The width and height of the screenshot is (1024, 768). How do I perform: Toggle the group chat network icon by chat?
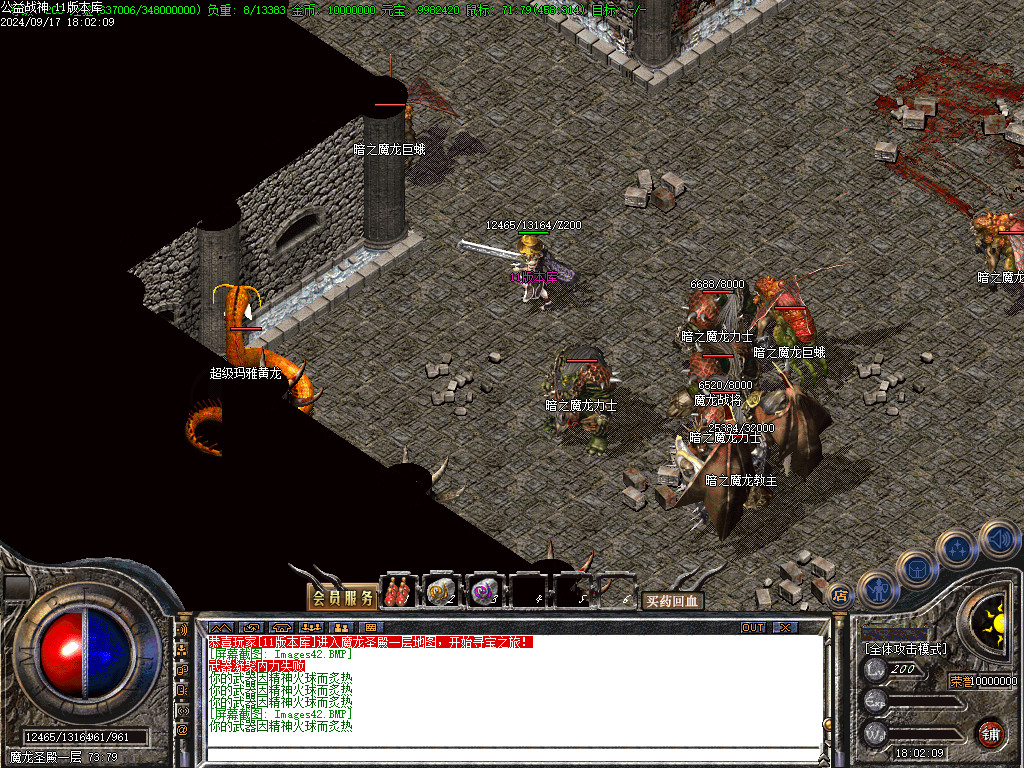point(182,651)
